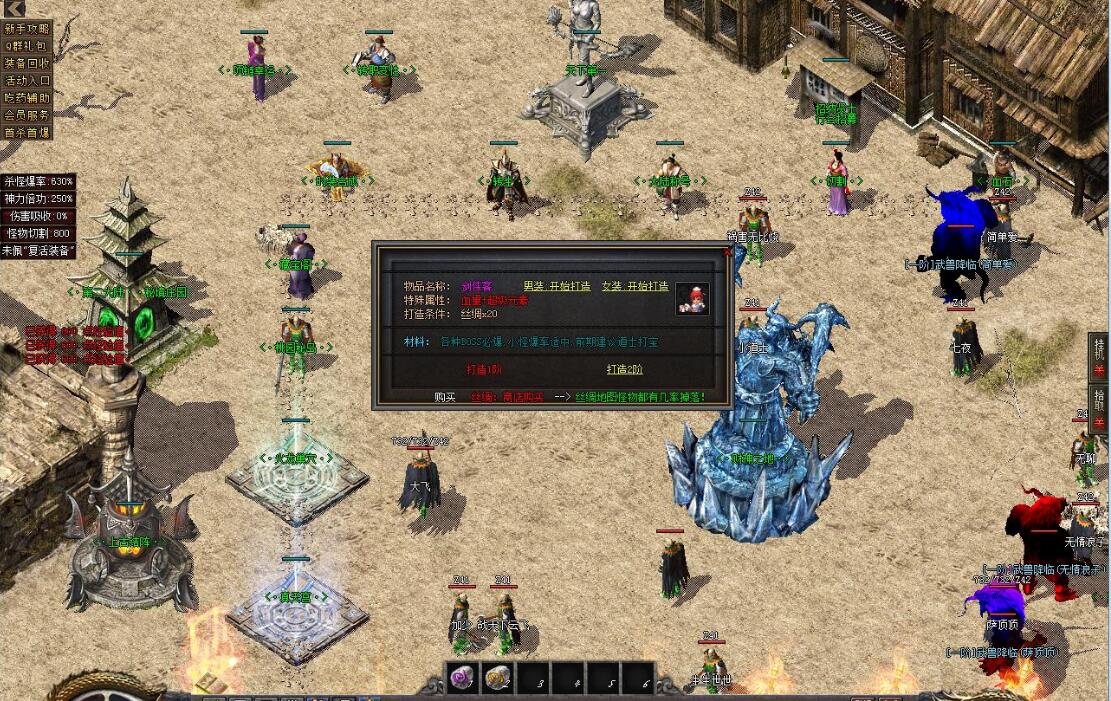
Task: Open the Q群礼包 gift pack menu
Action: click(x=26, y=45)
